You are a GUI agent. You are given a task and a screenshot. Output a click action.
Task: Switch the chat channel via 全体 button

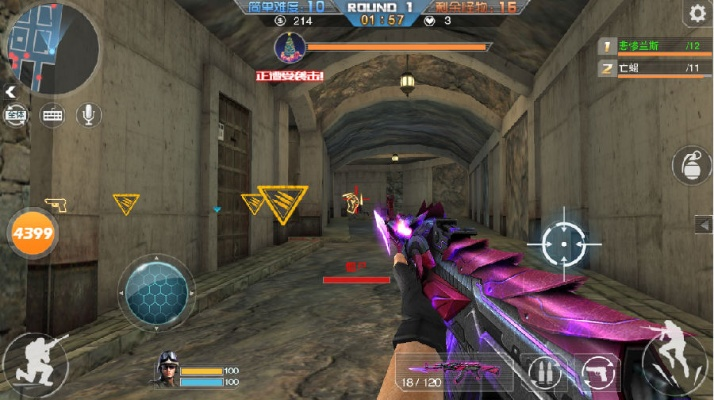point(16,115)
